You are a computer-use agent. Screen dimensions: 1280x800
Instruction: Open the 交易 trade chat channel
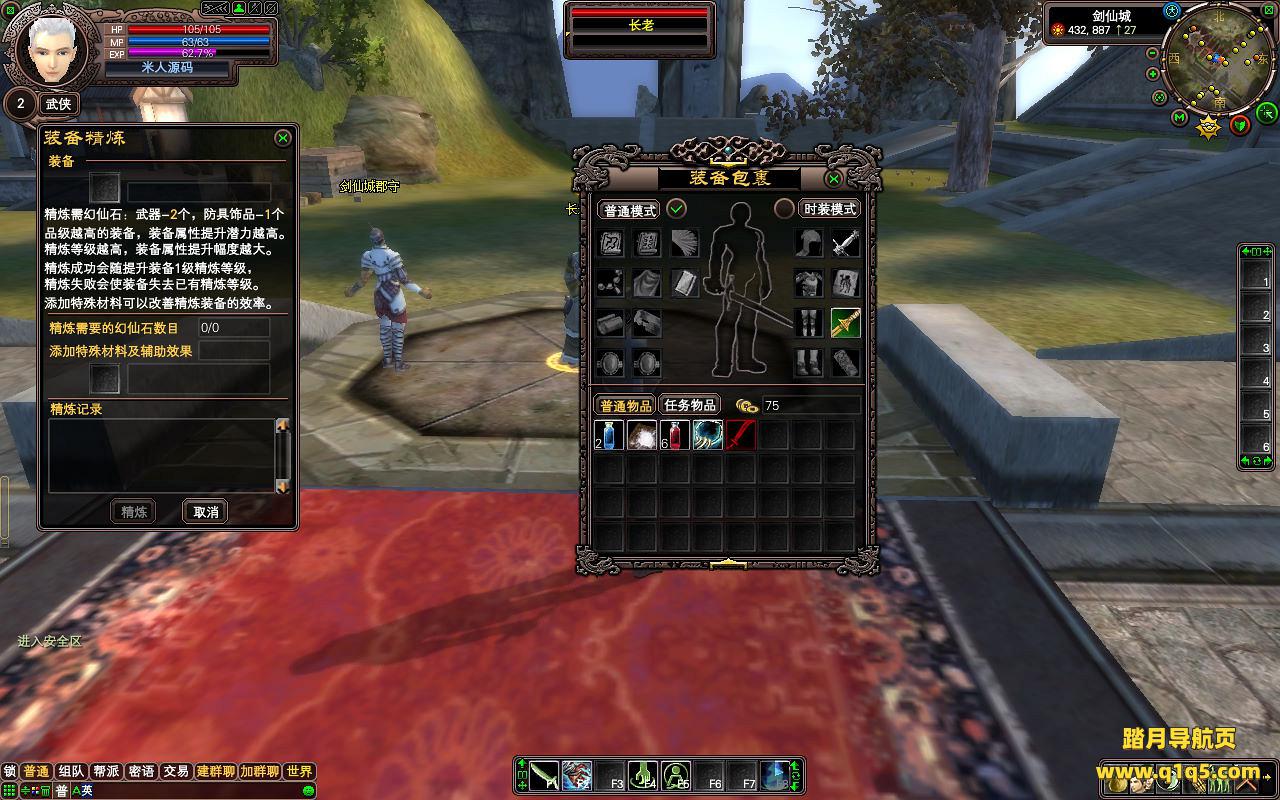[177, 771]
